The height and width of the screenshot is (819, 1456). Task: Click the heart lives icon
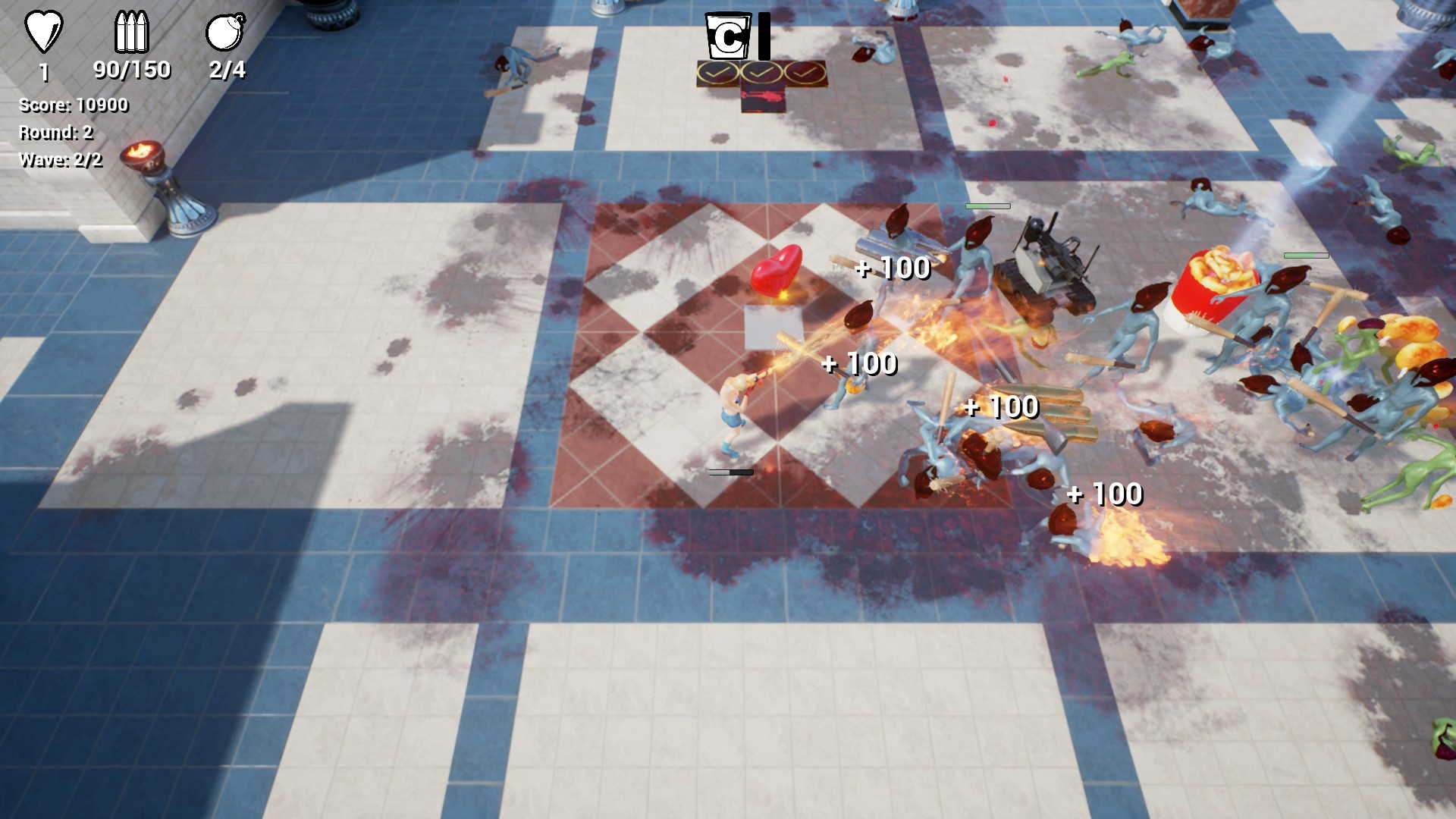(43, 32)
